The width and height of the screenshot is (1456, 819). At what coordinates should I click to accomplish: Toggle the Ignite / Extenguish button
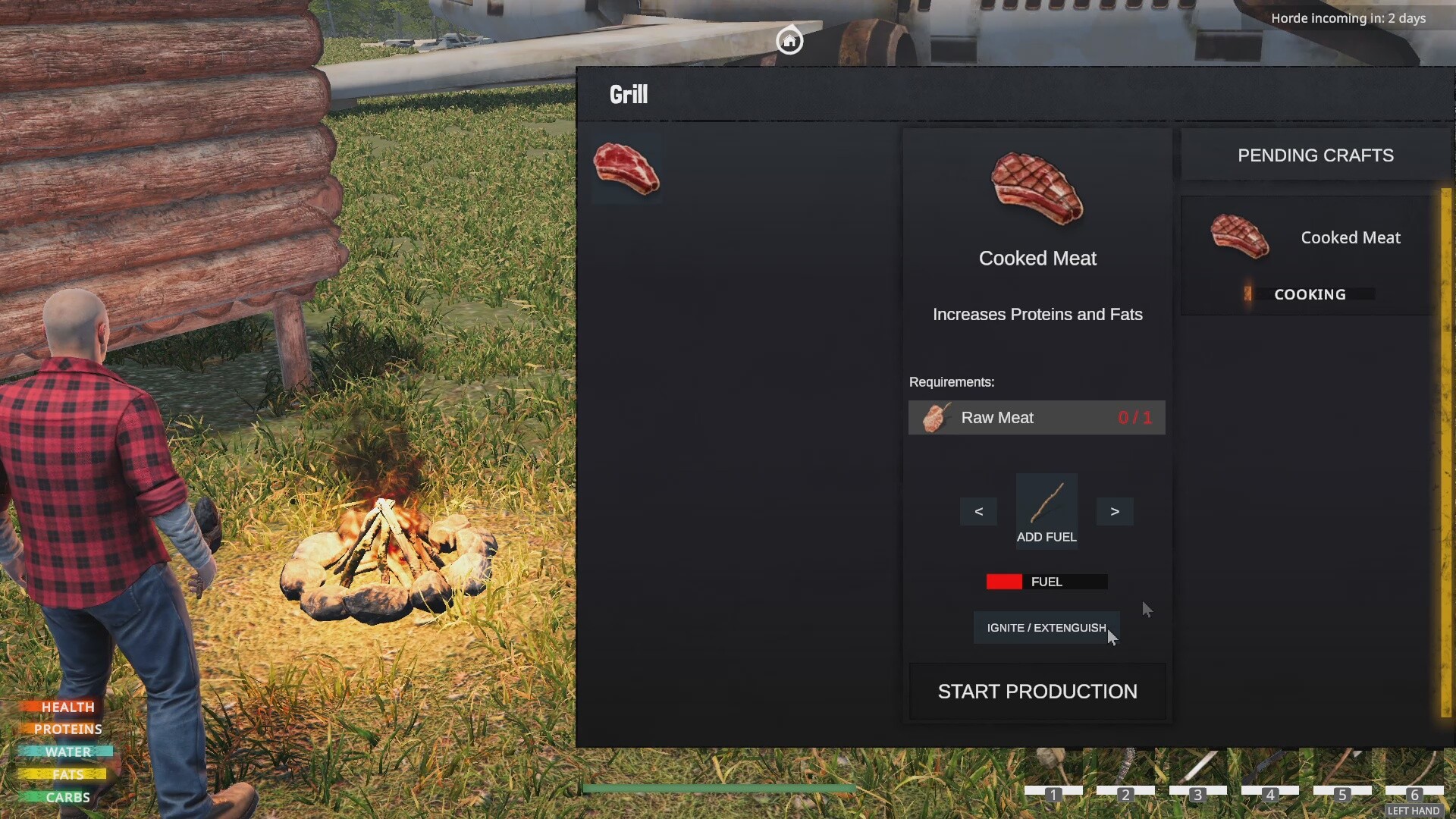click(1046, 628)
